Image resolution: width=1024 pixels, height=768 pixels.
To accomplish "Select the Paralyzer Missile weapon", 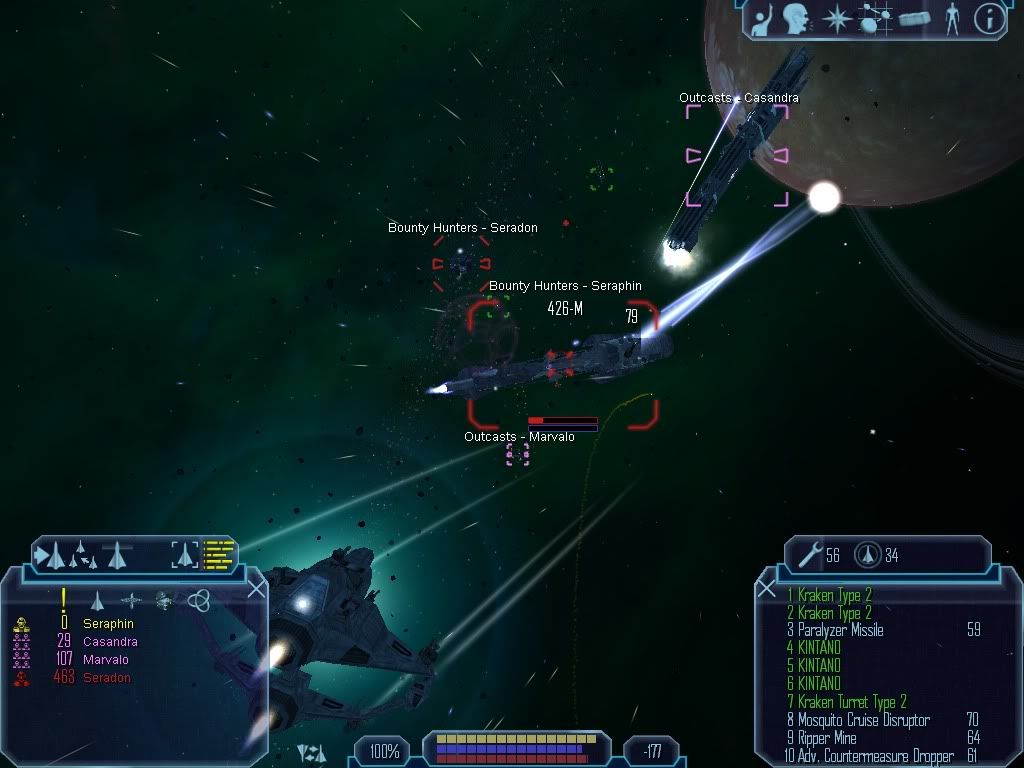I will pyautogui.click(x=840, y=631).
